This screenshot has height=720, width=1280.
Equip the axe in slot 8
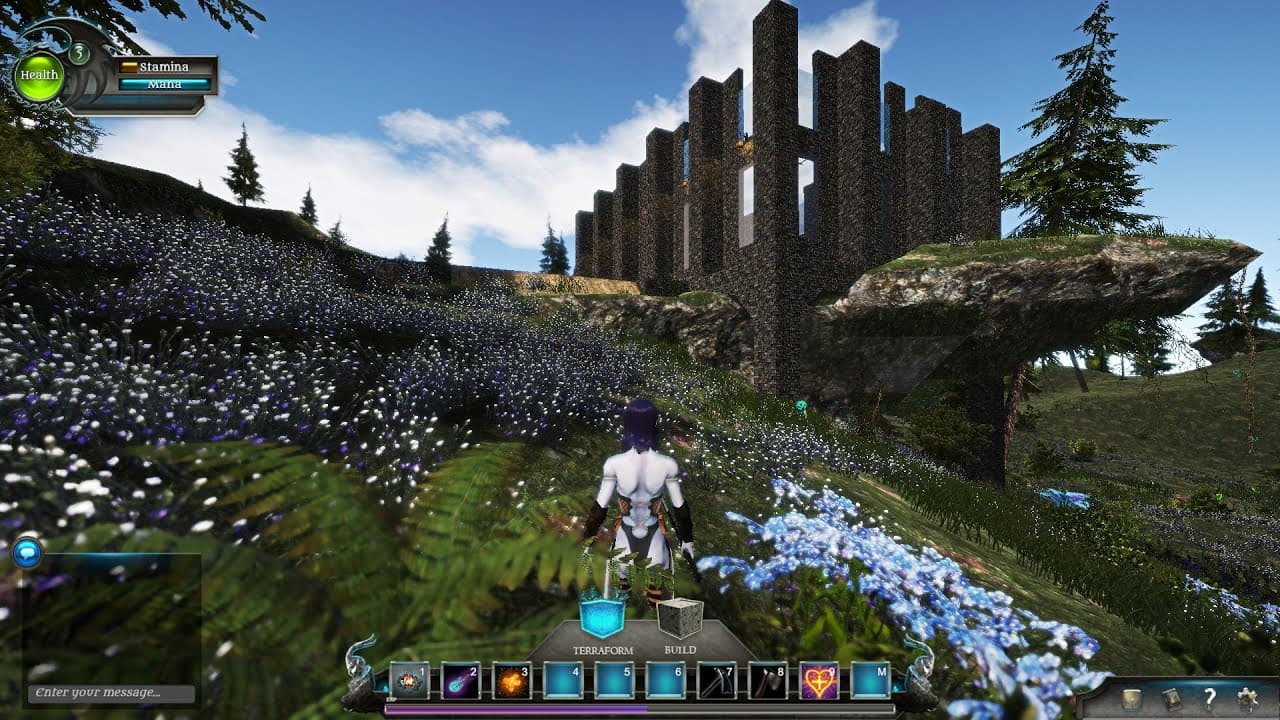click(x=767, y=681)
